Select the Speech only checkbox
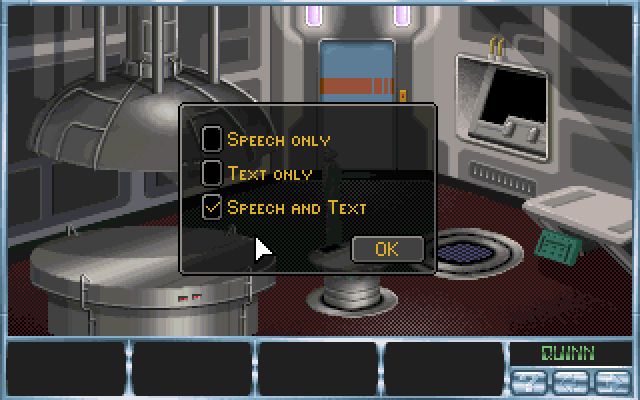Image resolution: width=640 pixels, height=400 pixels. click(212, 139)
